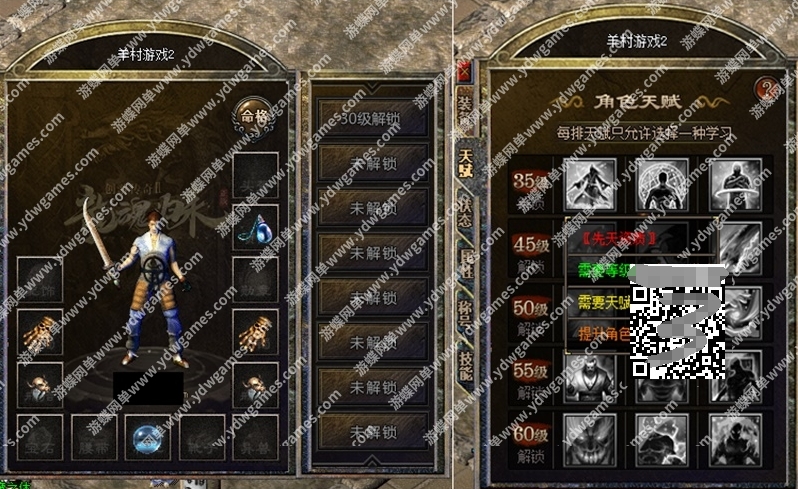Switch to the 状态 status tab
Screen dimensions: 798x489
pos(465,209)
